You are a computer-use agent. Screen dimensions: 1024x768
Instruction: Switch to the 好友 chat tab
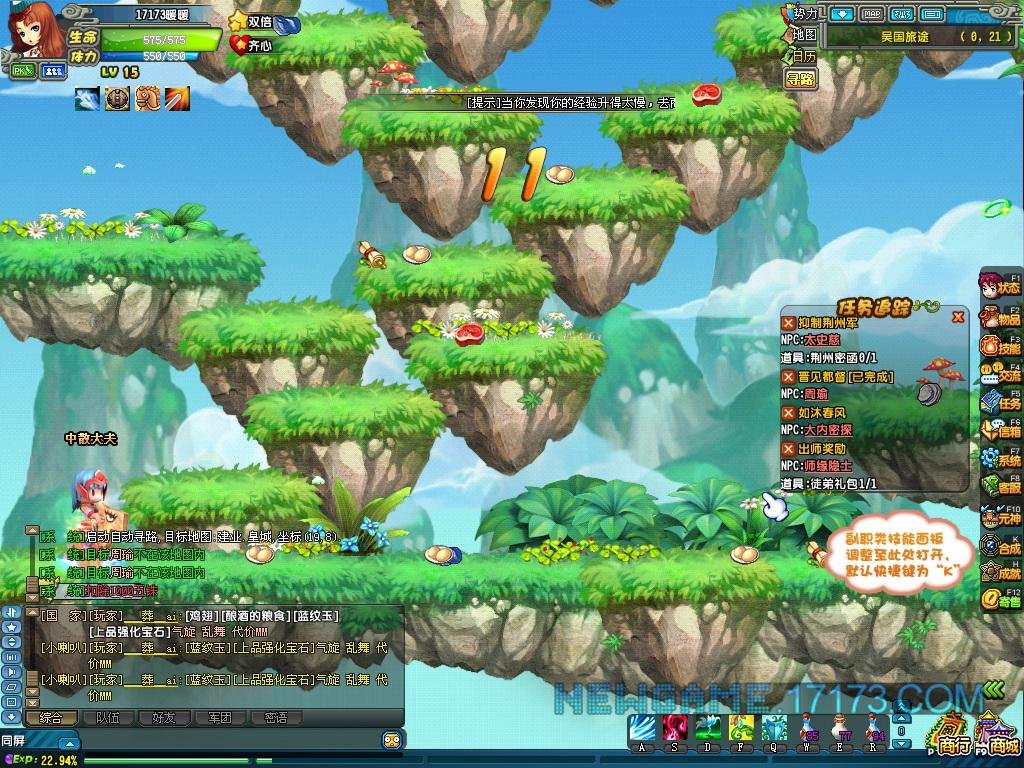tap(163, 717)
